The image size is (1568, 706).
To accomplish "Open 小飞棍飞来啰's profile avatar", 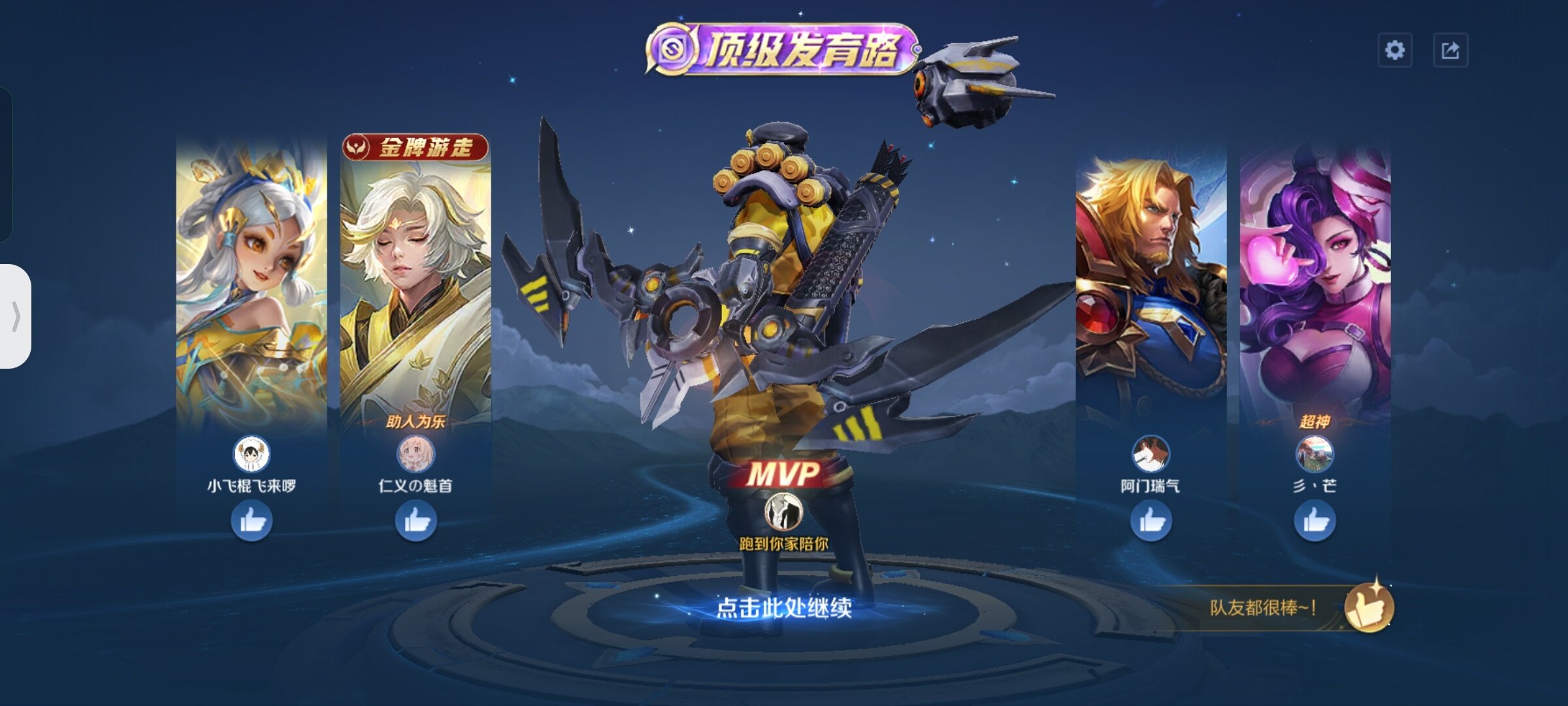I will click(x=252, y=454).
